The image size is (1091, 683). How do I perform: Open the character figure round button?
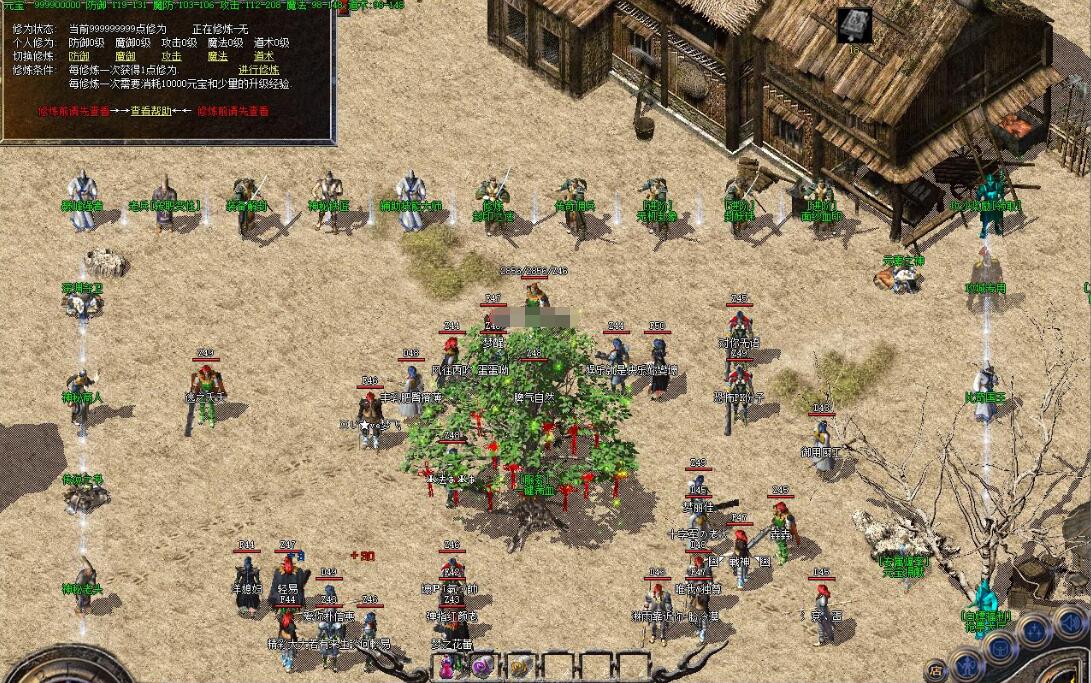968,664
